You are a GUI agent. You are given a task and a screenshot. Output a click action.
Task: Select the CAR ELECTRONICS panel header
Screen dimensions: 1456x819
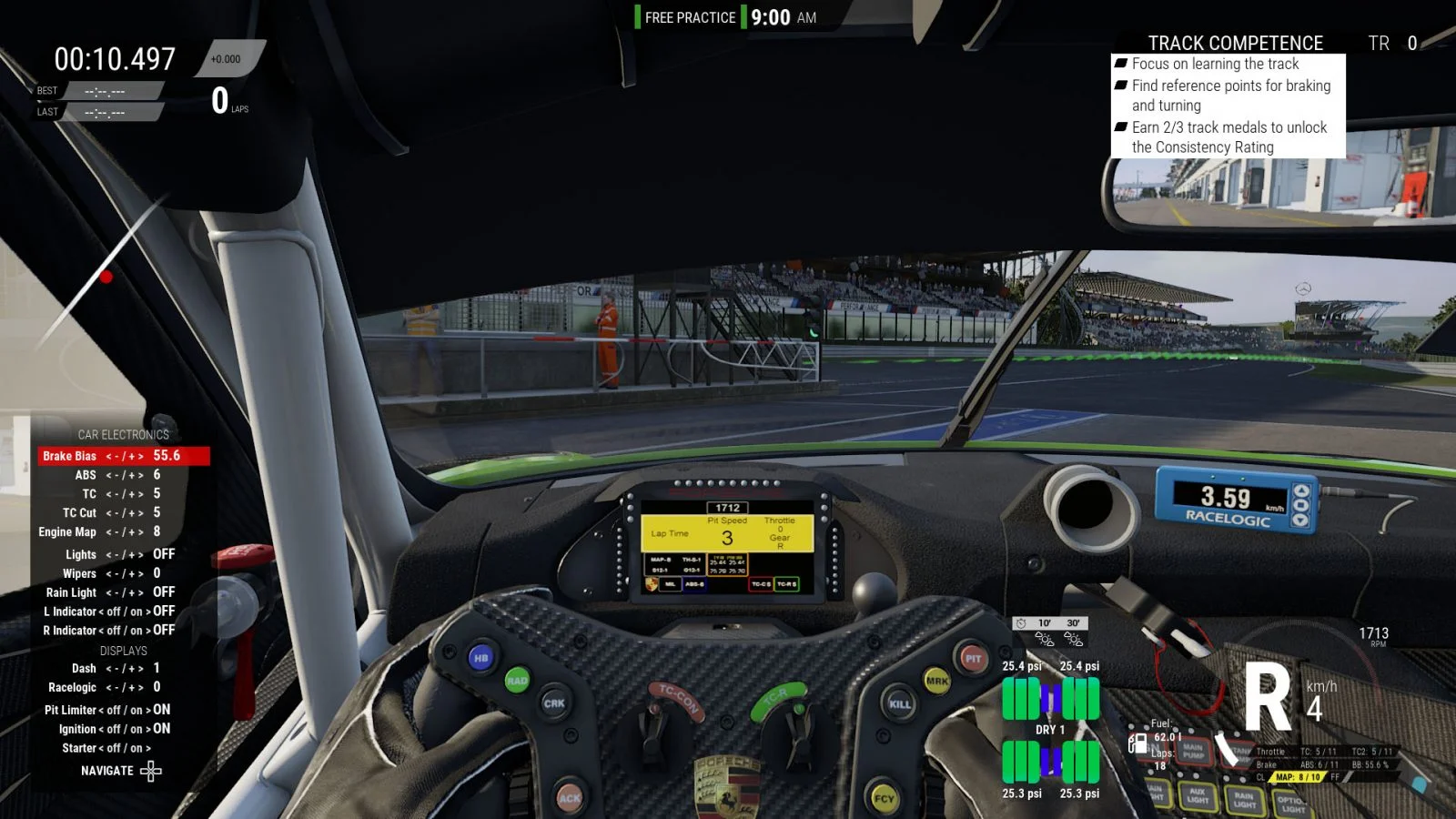tap(126, 434)
